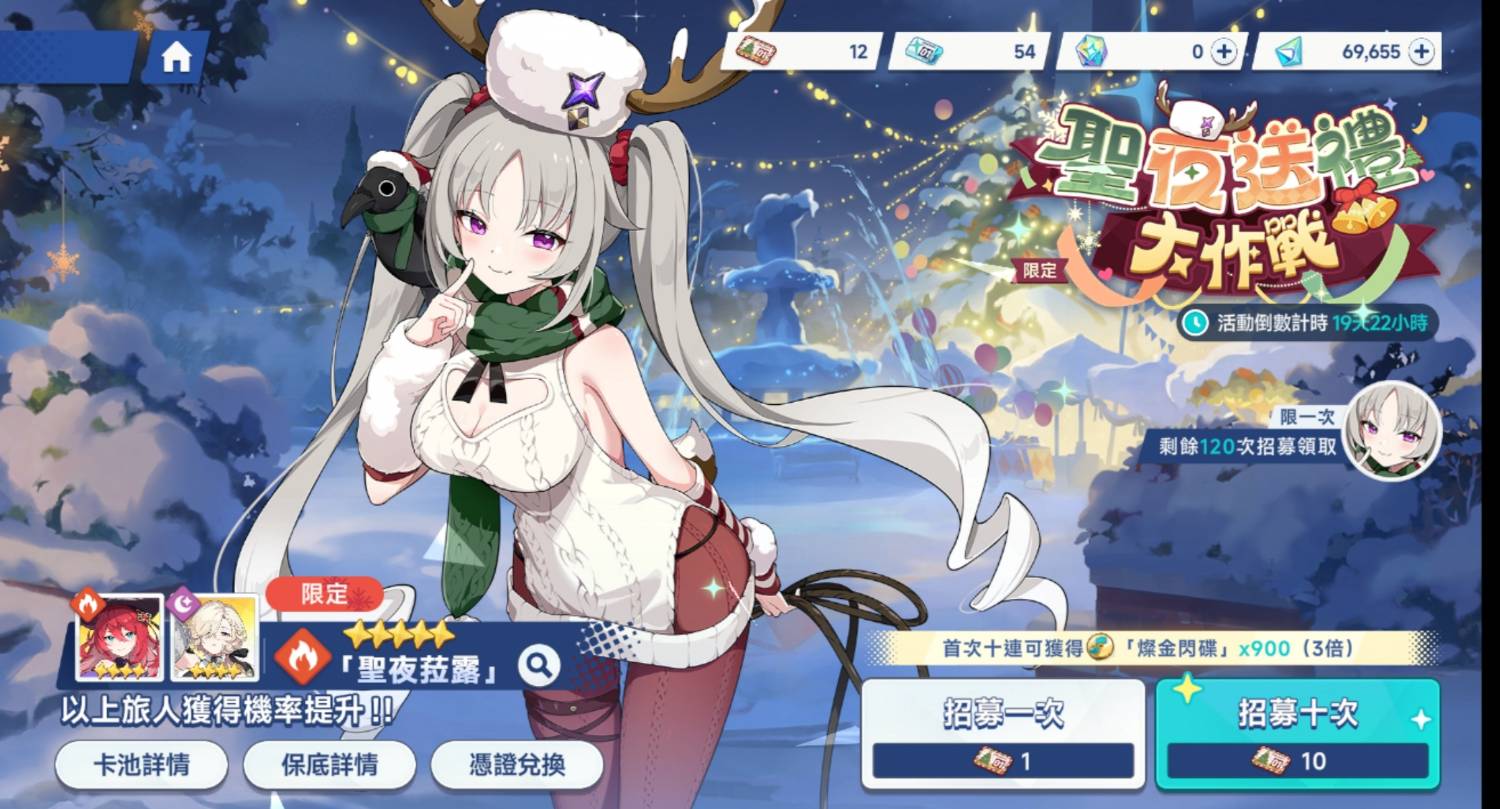
Task: Add more rainbow crystal currency
Action: (1224, 52)
